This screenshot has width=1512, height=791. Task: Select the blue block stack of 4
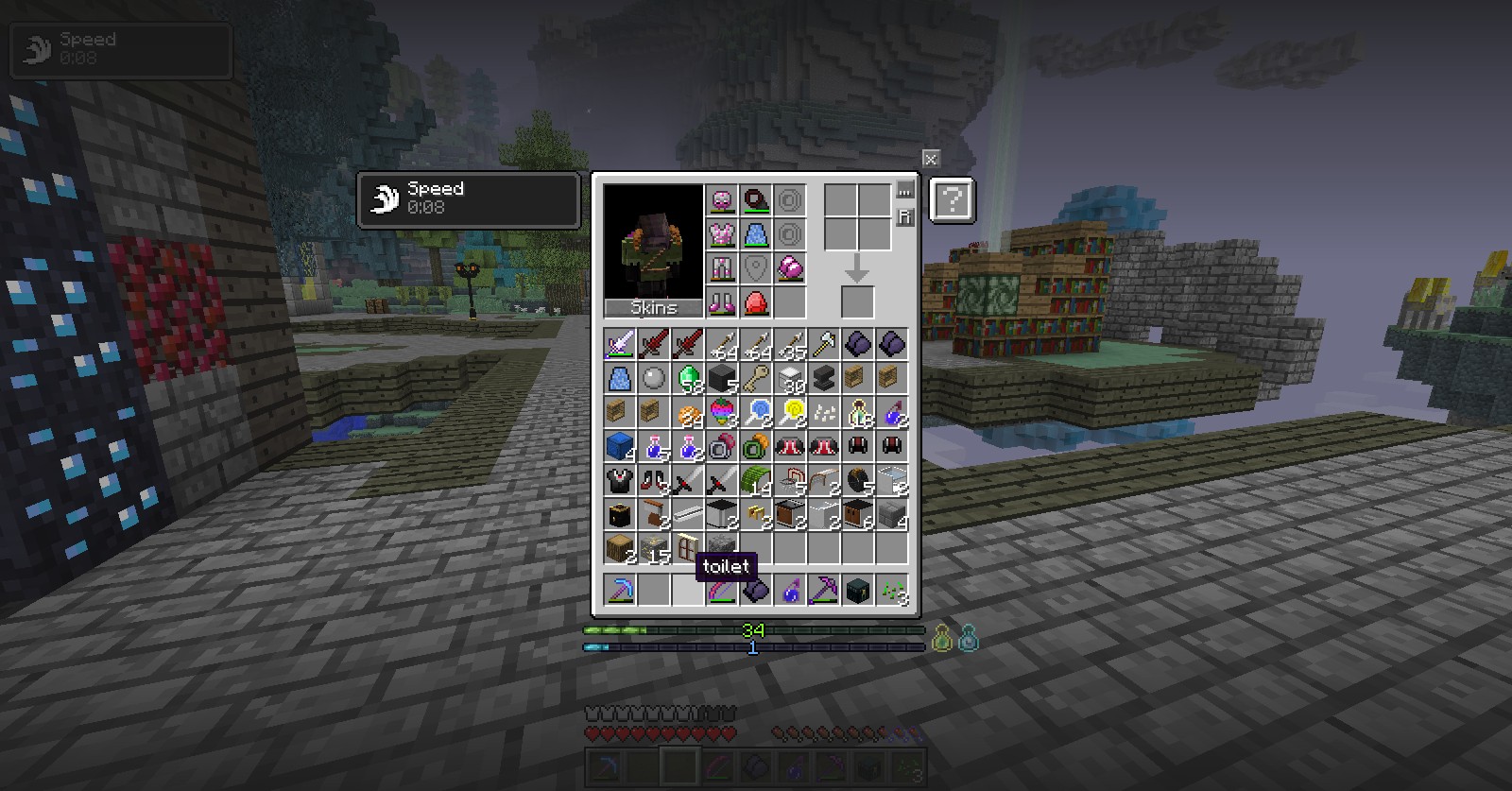click(x=620, y=446)
